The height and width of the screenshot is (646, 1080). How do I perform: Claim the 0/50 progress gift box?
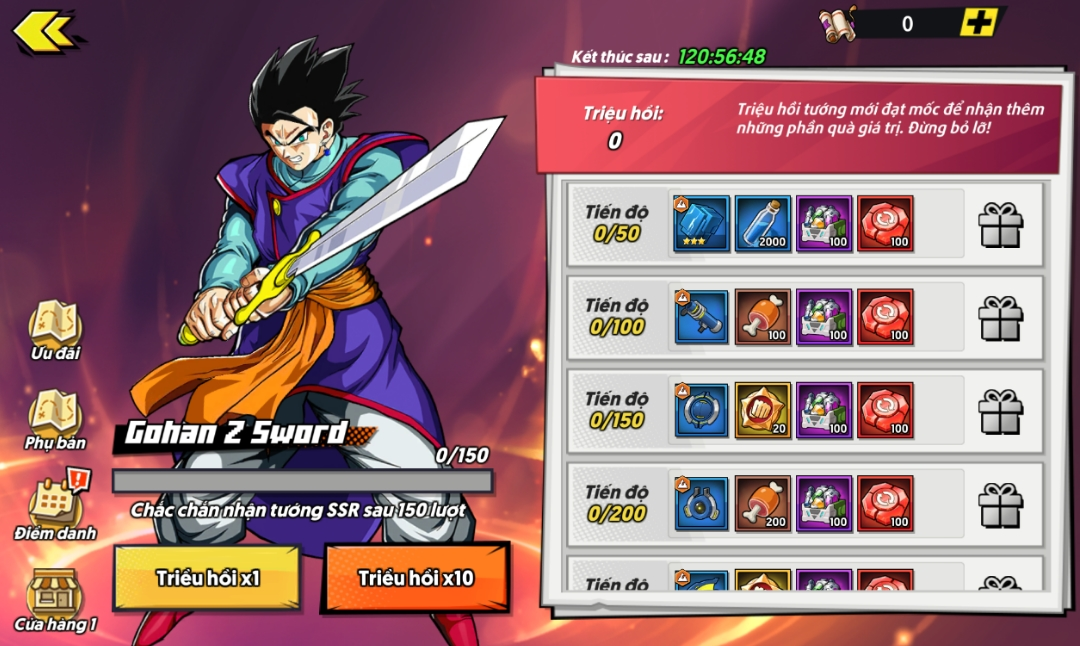[1000, 224]
